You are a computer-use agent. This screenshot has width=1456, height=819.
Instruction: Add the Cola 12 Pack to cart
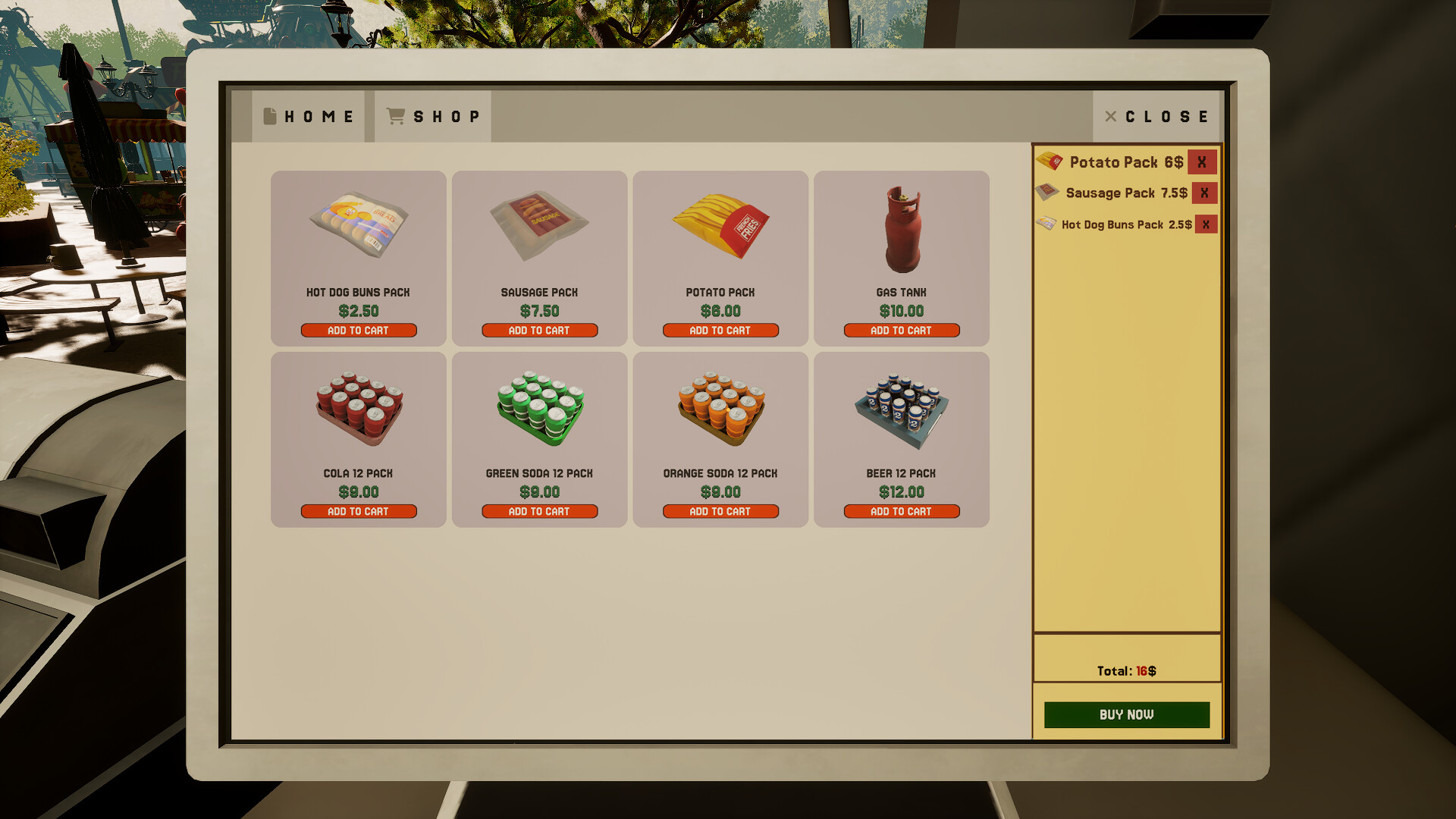point(359,511)
